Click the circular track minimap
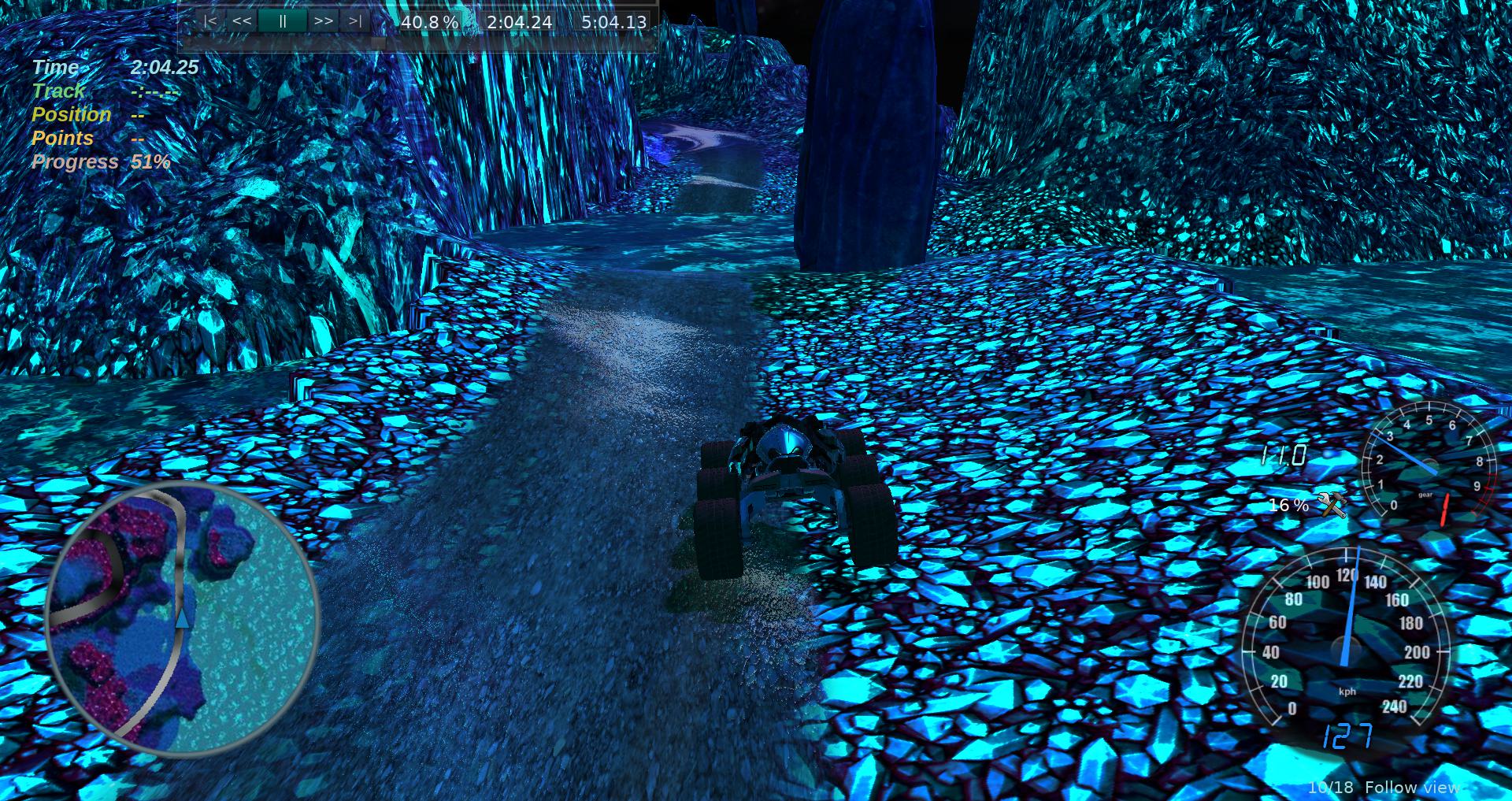 182,620
